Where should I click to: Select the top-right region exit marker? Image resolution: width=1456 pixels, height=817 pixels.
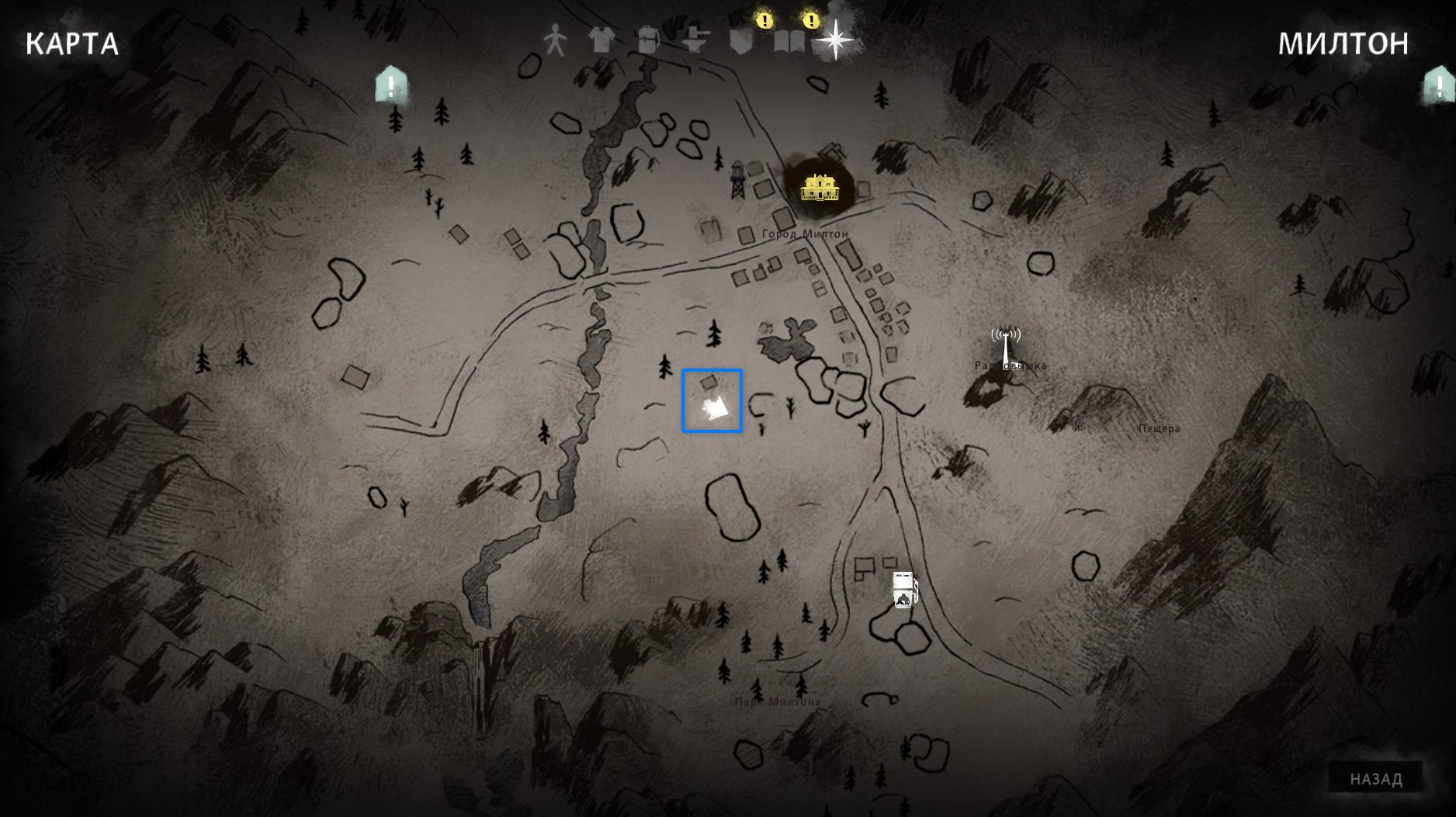click(1438, 85)
